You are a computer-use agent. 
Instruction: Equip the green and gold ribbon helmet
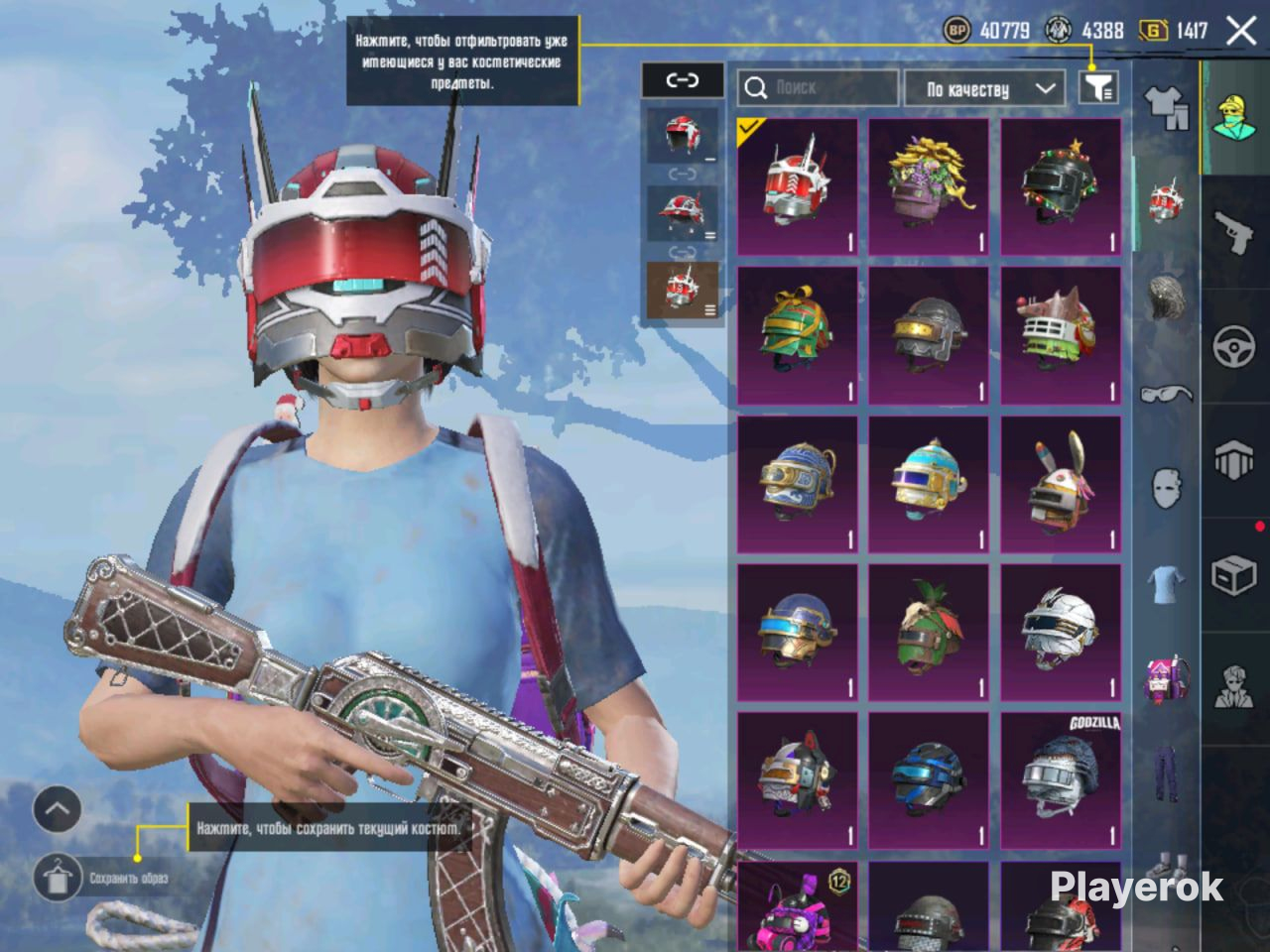(798, 335)
